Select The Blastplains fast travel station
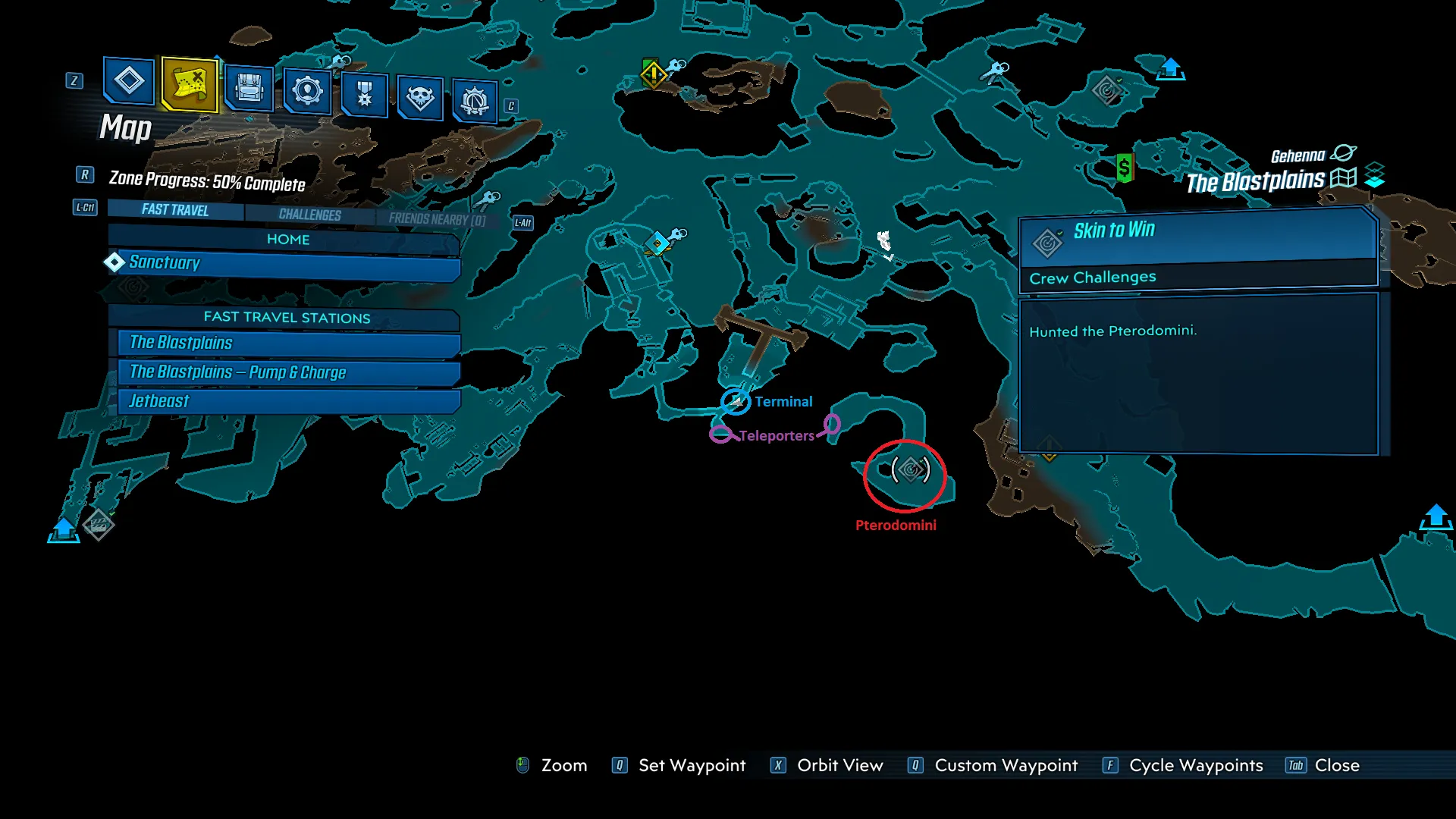The image size is (1456, 819). coord(288,343)
